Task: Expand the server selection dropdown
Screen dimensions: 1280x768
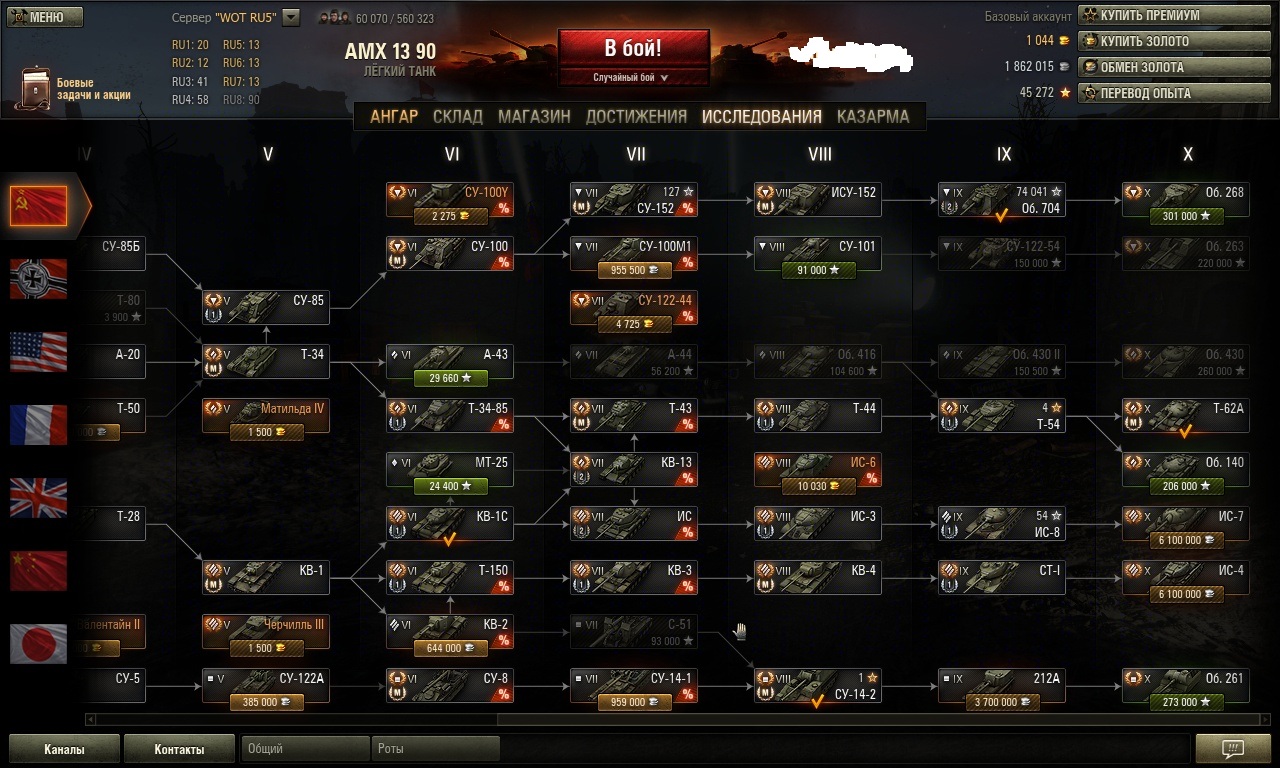Action: pyautogui.click(x=291, y=17)
